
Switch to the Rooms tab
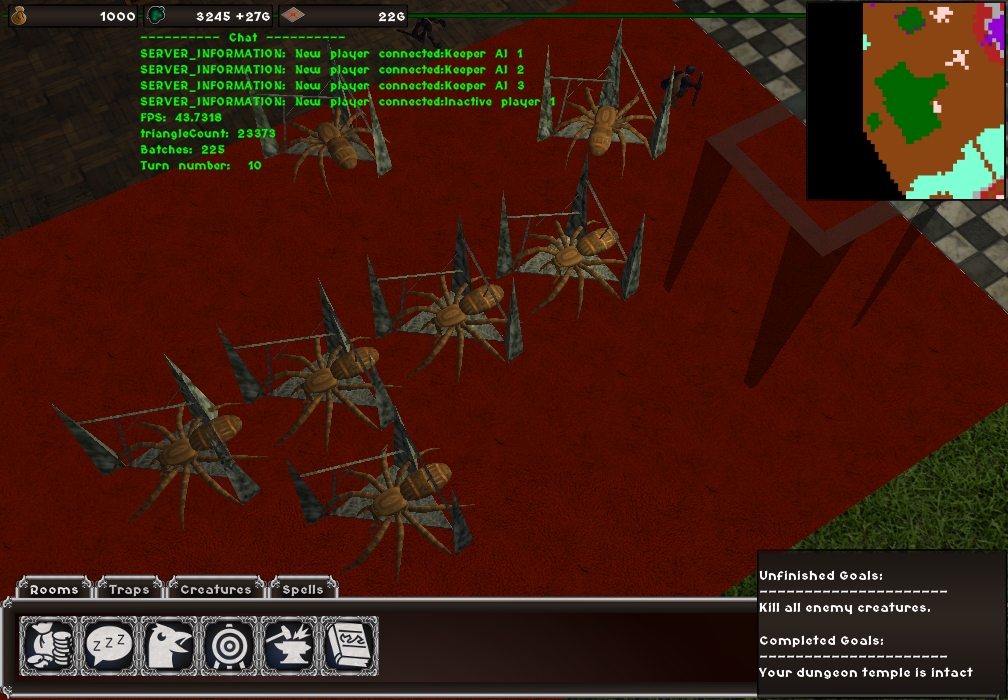[54, 589]
